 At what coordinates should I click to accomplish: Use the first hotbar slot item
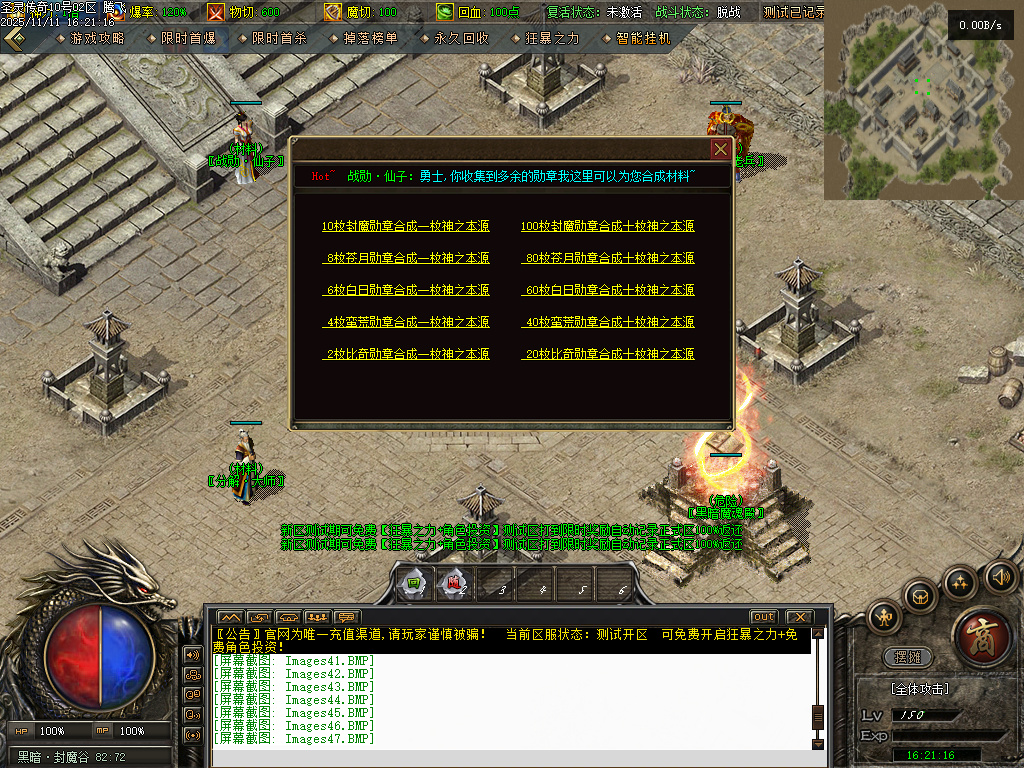tap(413, 585)
